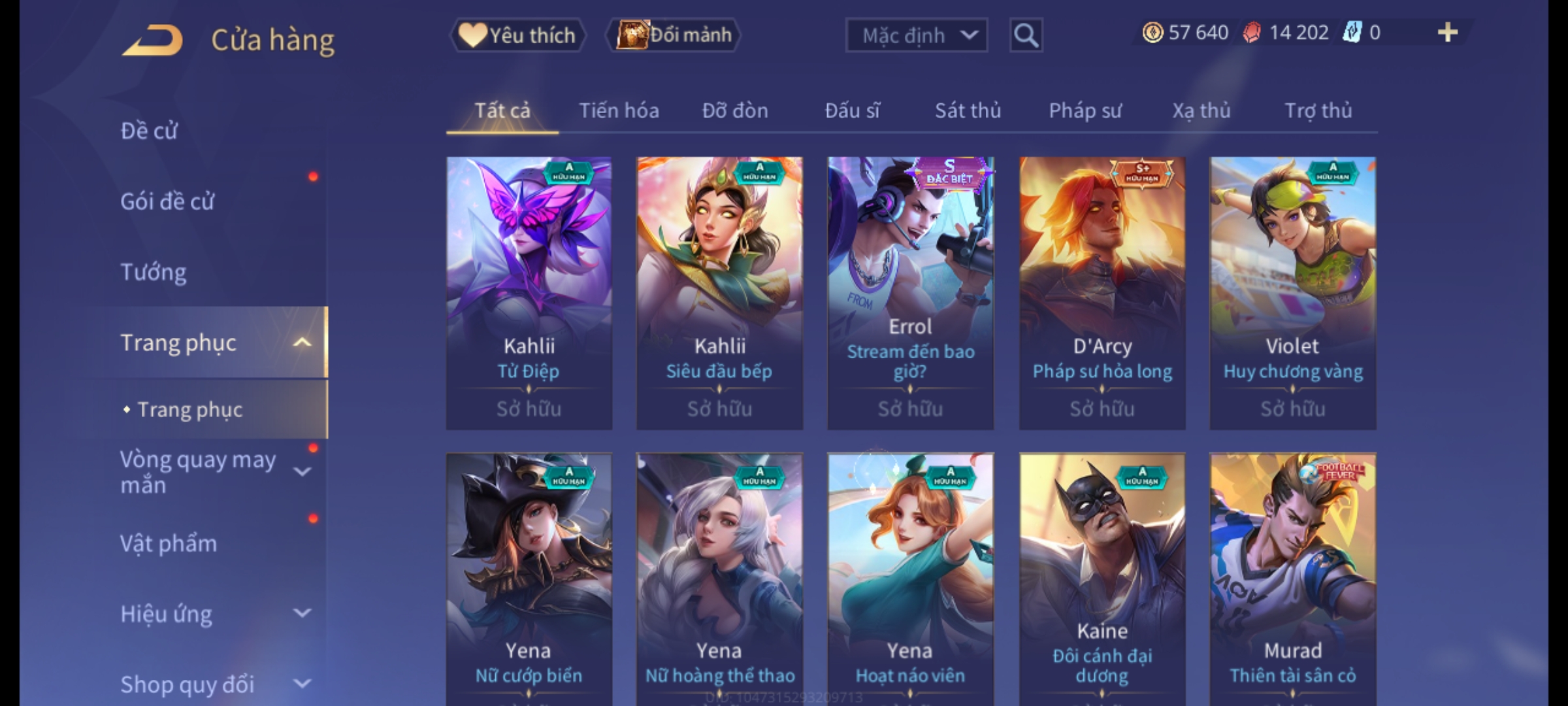
Task: Select the Kahlii Tử Điệp skin card
Action: pos(529,293)
